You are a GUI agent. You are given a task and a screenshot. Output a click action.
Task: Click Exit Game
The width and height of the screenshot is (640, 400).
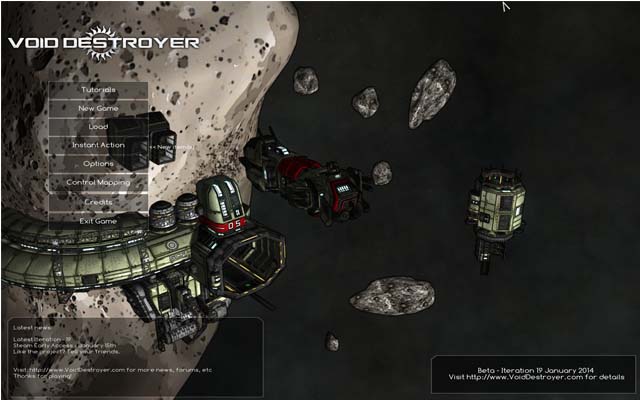tap(98, 220)
